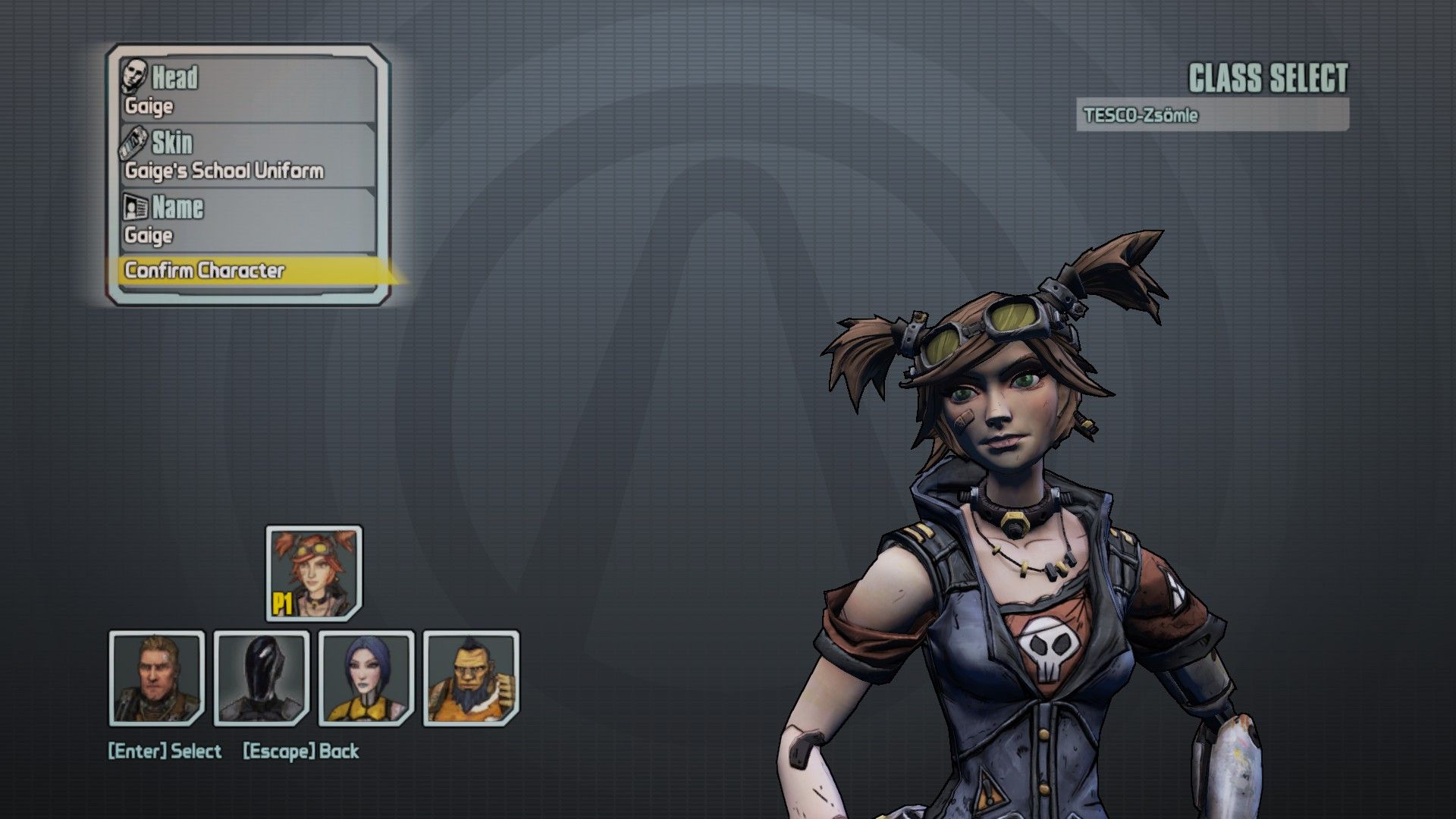Screen dimensions: 1456x819
Task: Select the blue-haired siren Maya portrait
Action: pos(366,678)
